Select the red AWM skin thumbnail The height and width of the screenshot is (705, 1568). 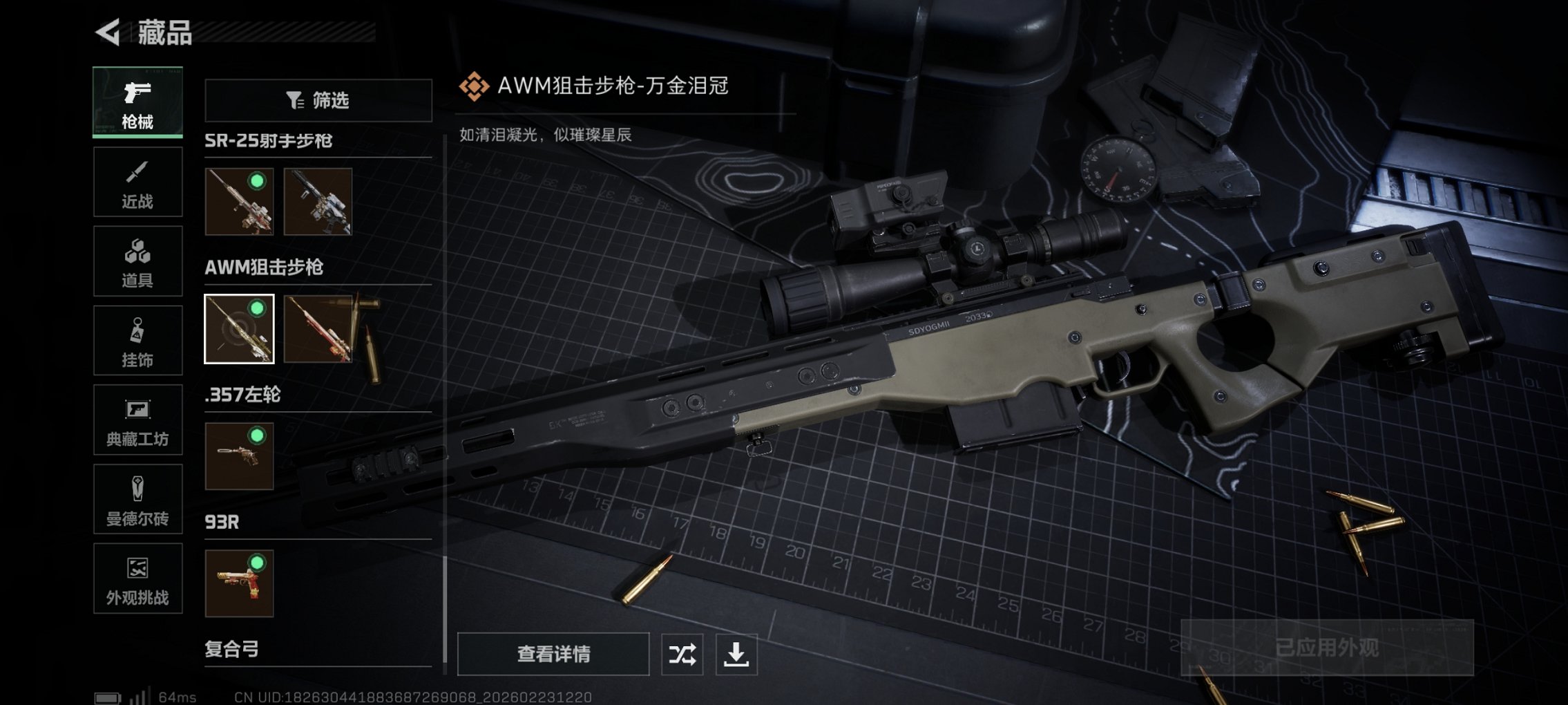[318, 328]
